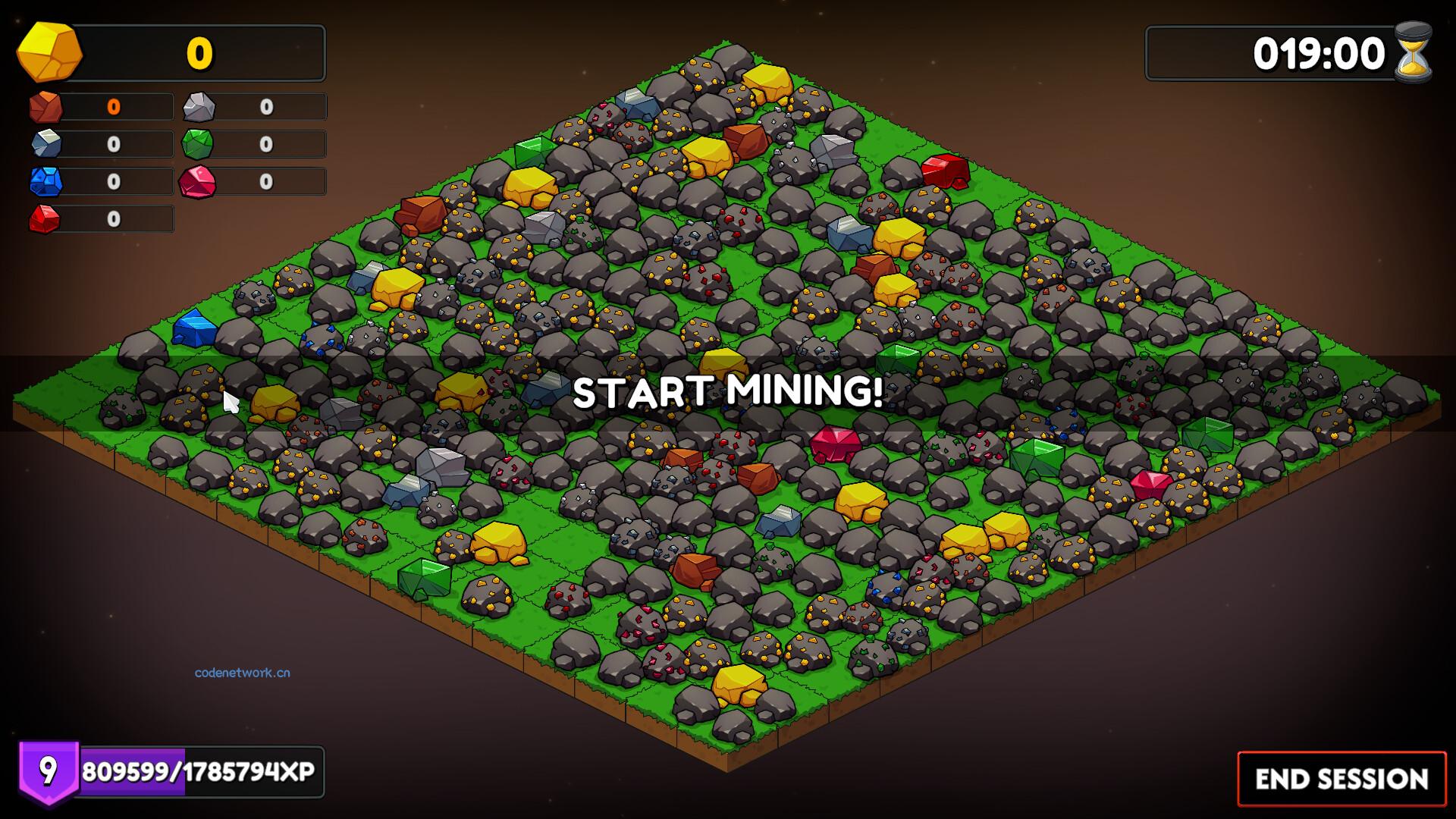Select the green emerald resource icon

[199, 144]
